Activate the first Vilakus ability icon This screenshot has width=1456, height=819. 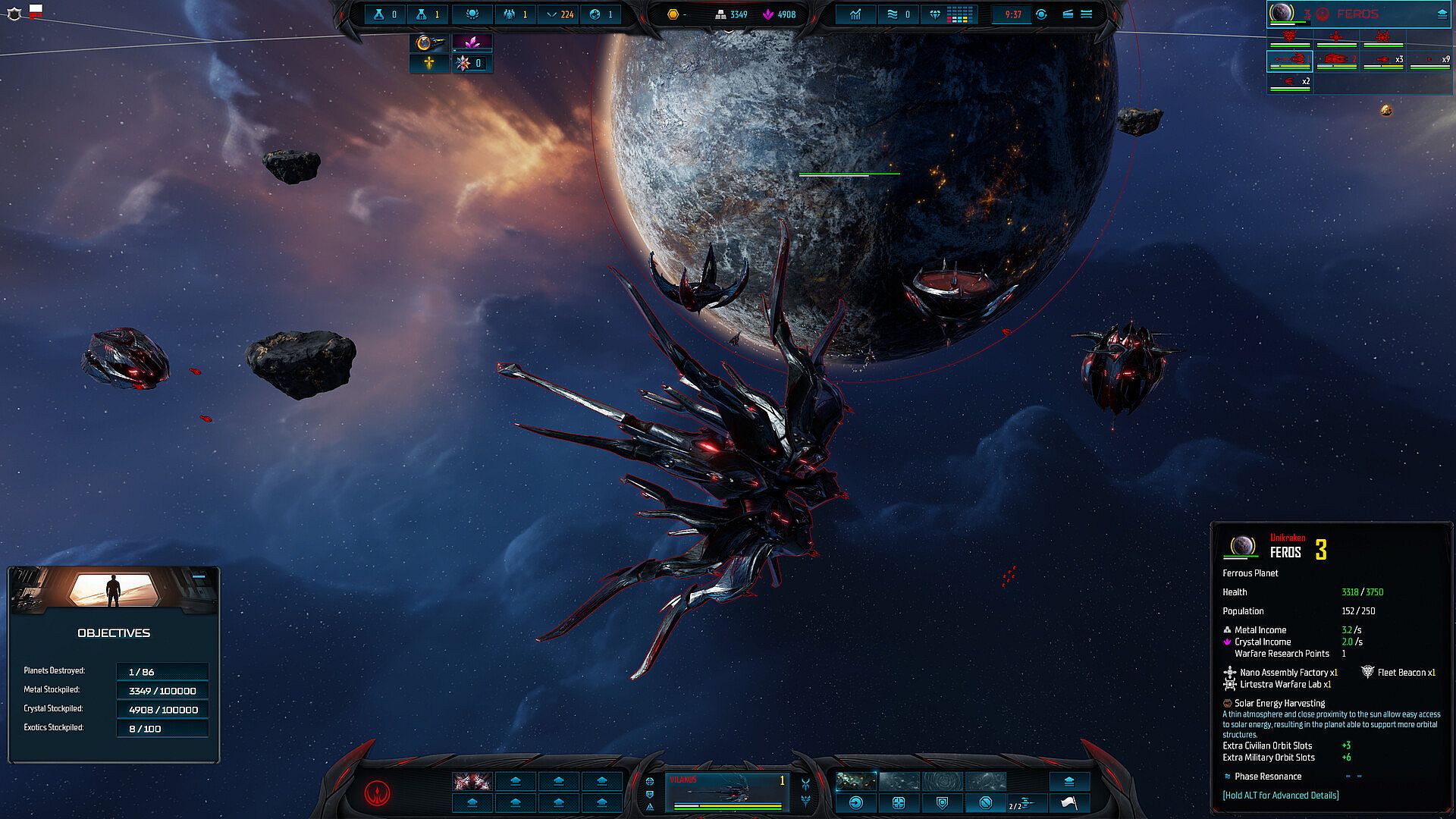(x=856, y=781)
